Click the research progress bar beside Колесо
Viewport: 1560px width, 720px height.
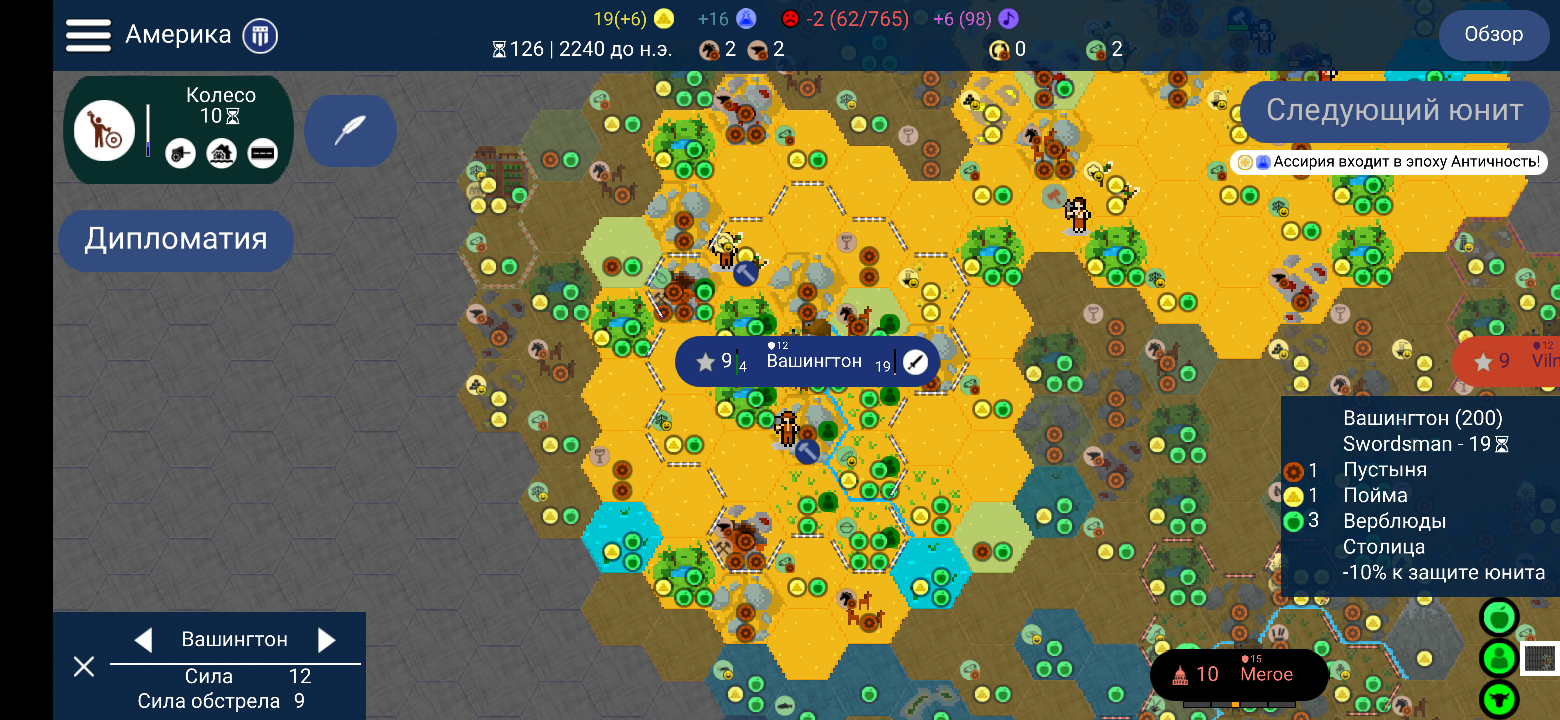point(147,130)
